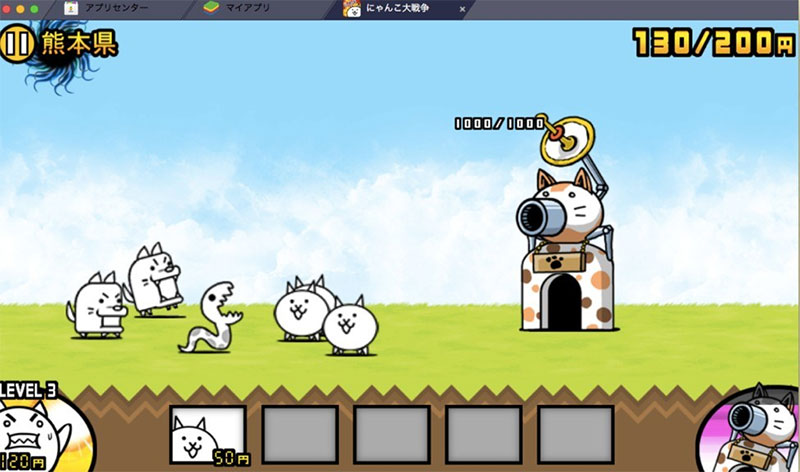The width and height of the screenshot is (800, 472).
Task: Switch to the アプリセンター tab
Action: [114, 8]
